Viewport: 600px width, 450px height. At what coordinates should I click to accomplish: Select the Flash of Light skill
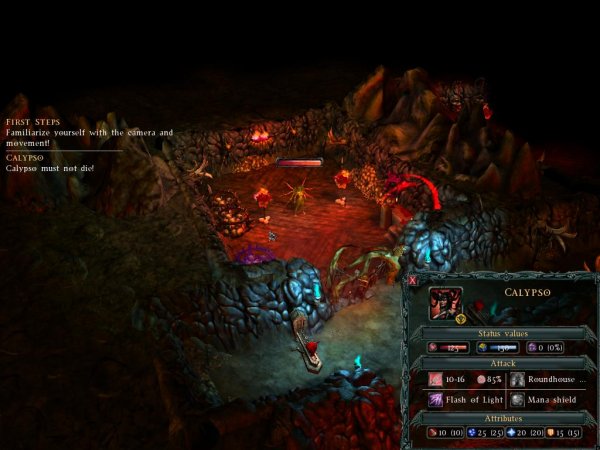pyautogui.click(x=437, y=398)
